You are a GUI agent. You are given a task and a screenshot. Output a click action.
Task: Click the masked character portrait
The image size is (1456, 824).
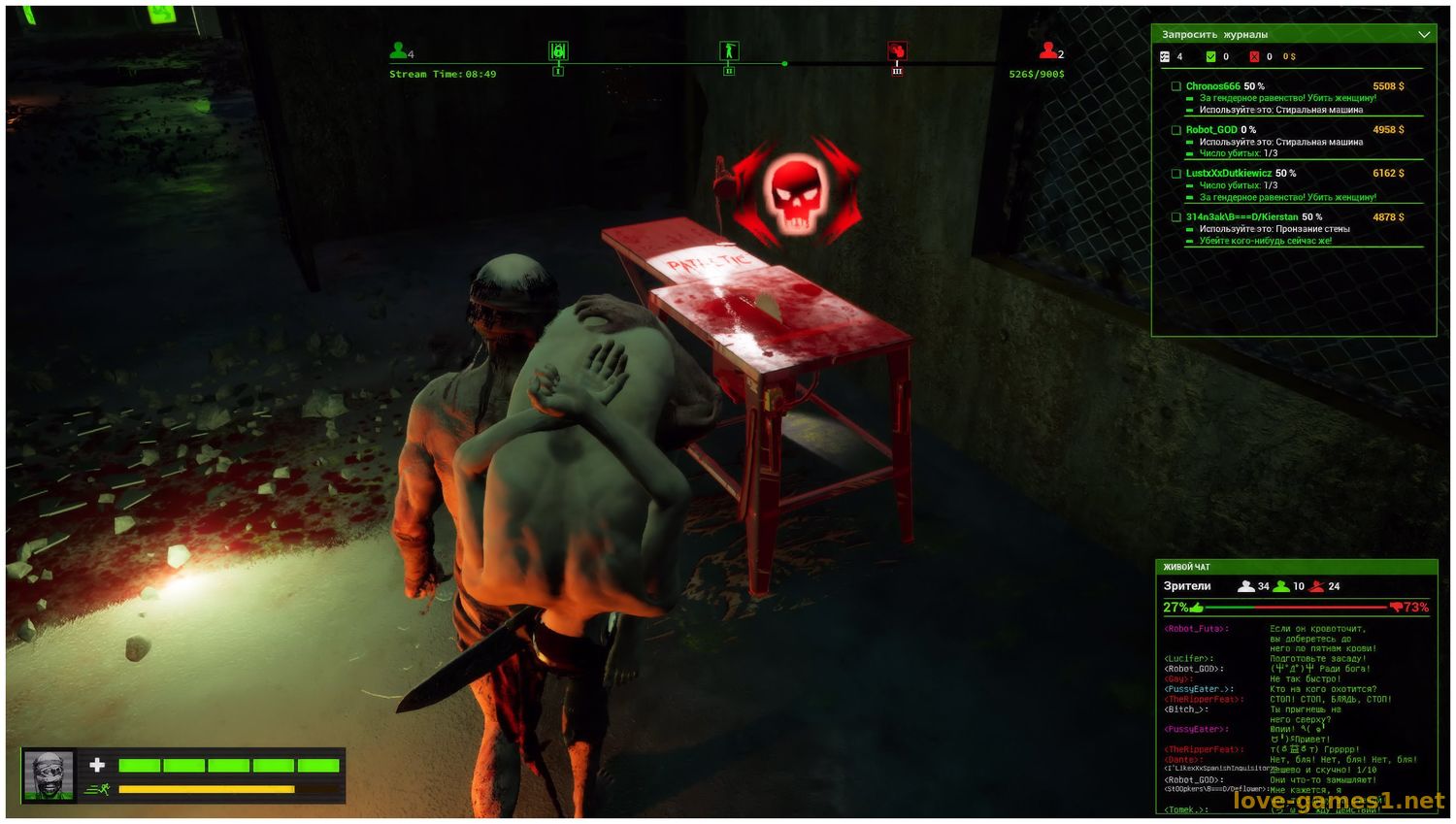coord(49,775)
